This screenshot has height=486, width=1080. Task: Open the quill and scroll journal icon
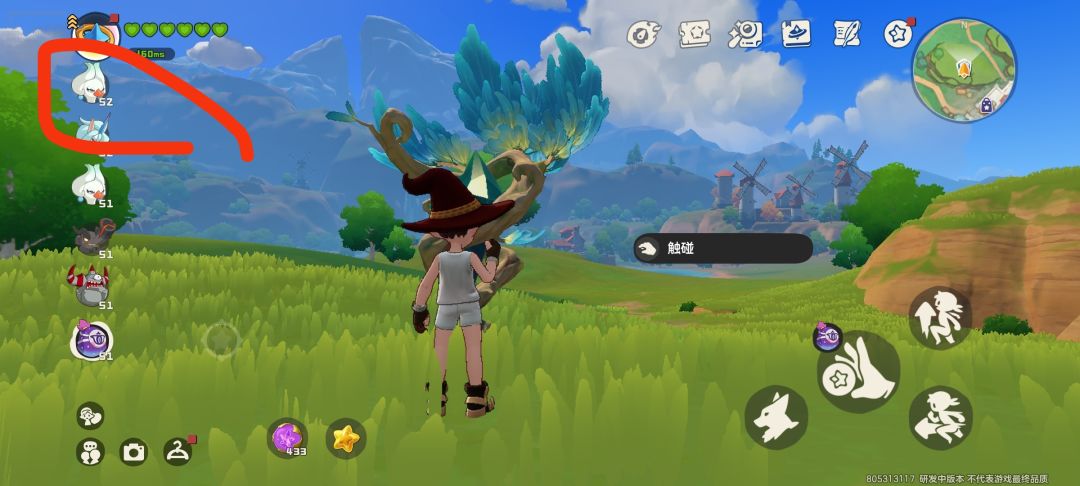click(x=847, y=34)
